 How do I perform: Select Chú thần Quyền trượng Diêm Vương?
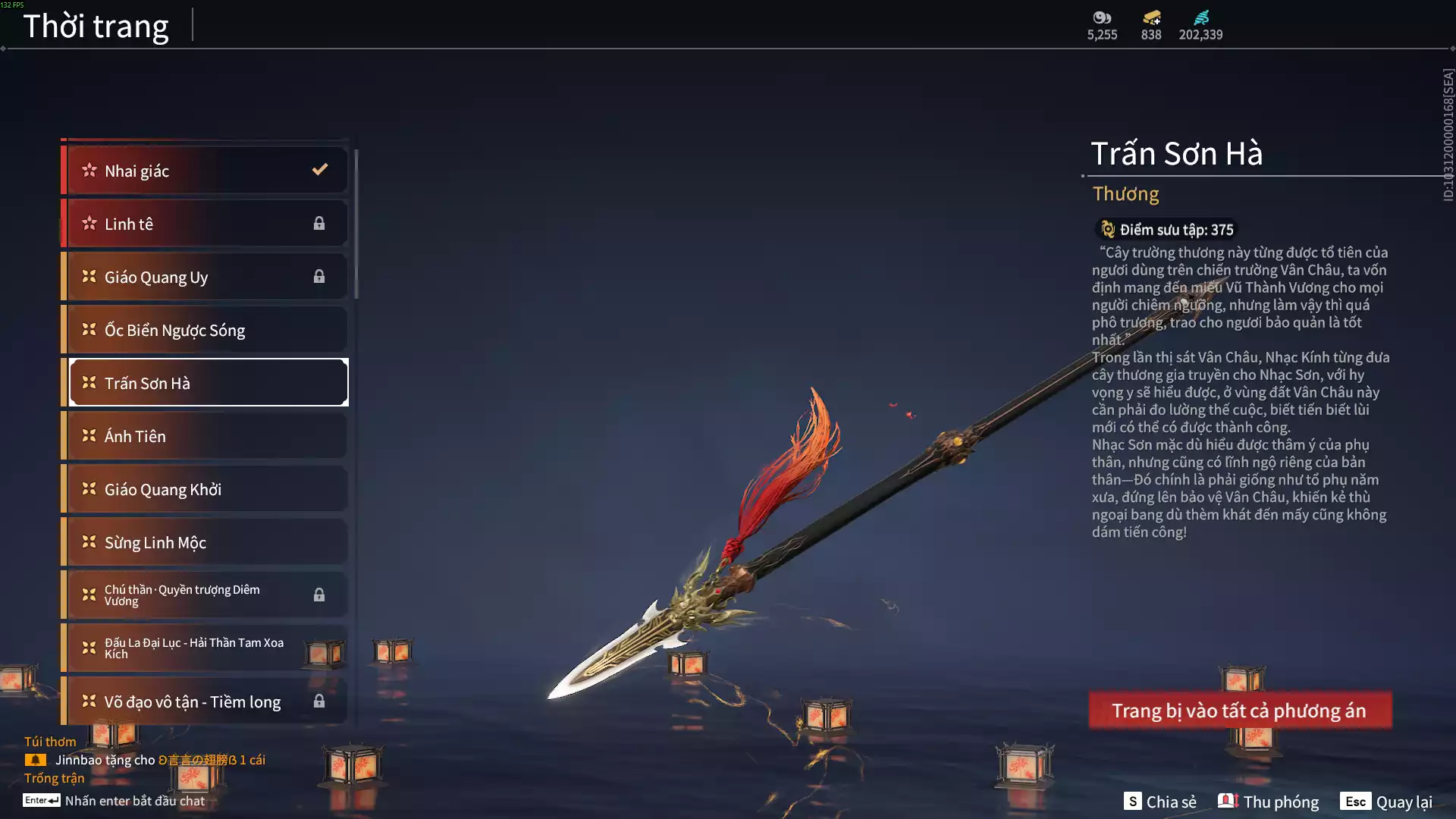(205, 595)
